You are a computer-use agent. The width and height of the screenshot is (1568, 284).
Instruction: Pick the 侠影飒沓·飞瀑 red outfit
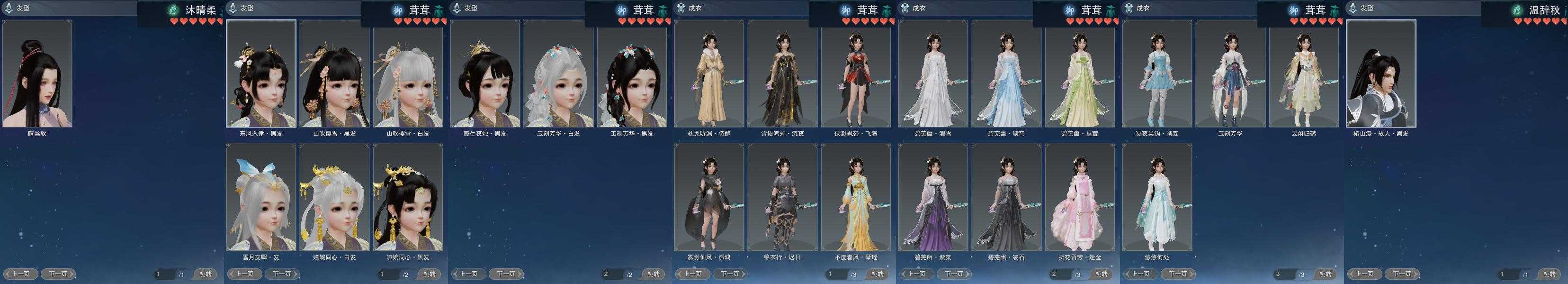pyautogui.click(x=855, y=74)
